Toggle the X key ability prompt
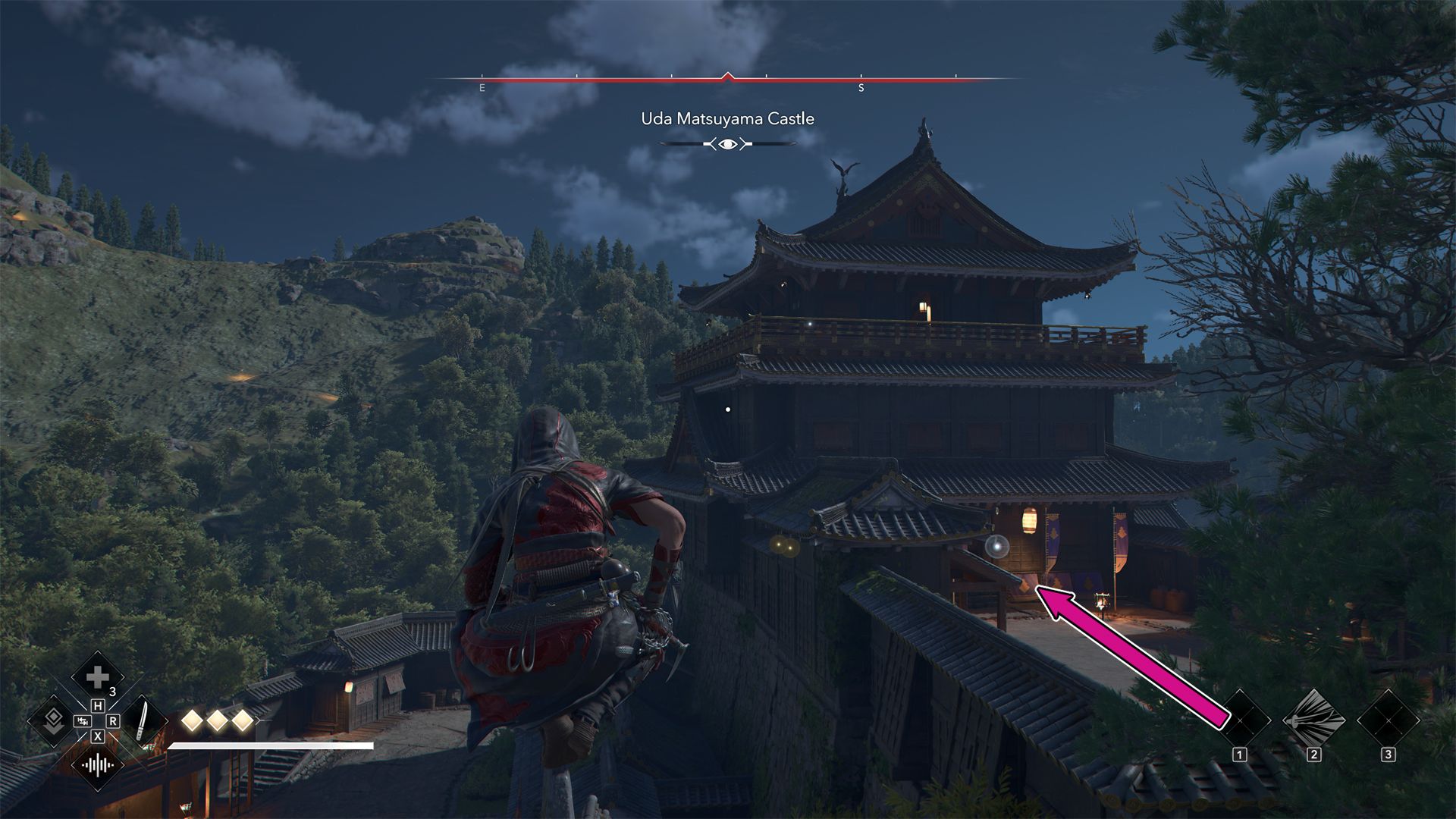 (x=97, y=735)
